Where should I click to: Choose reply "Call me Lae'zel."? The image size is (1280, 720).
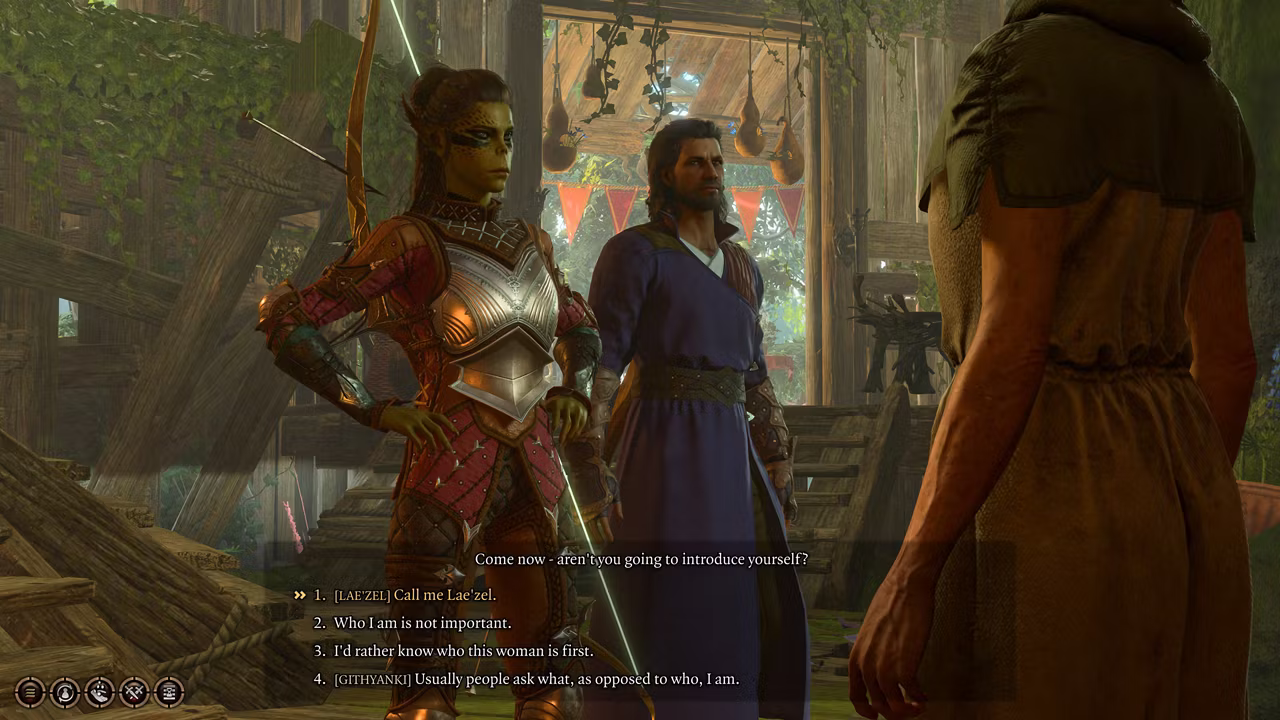coord(445,595)
